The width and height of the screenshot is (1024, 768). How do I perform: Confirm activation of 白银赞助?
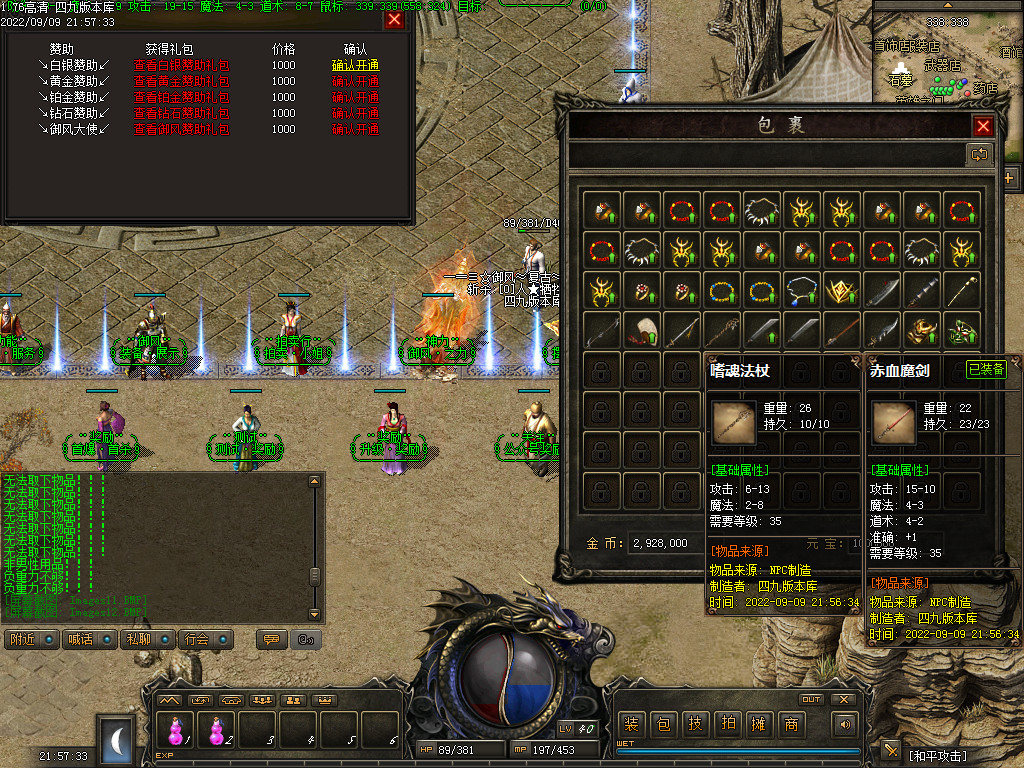point(355,65)
